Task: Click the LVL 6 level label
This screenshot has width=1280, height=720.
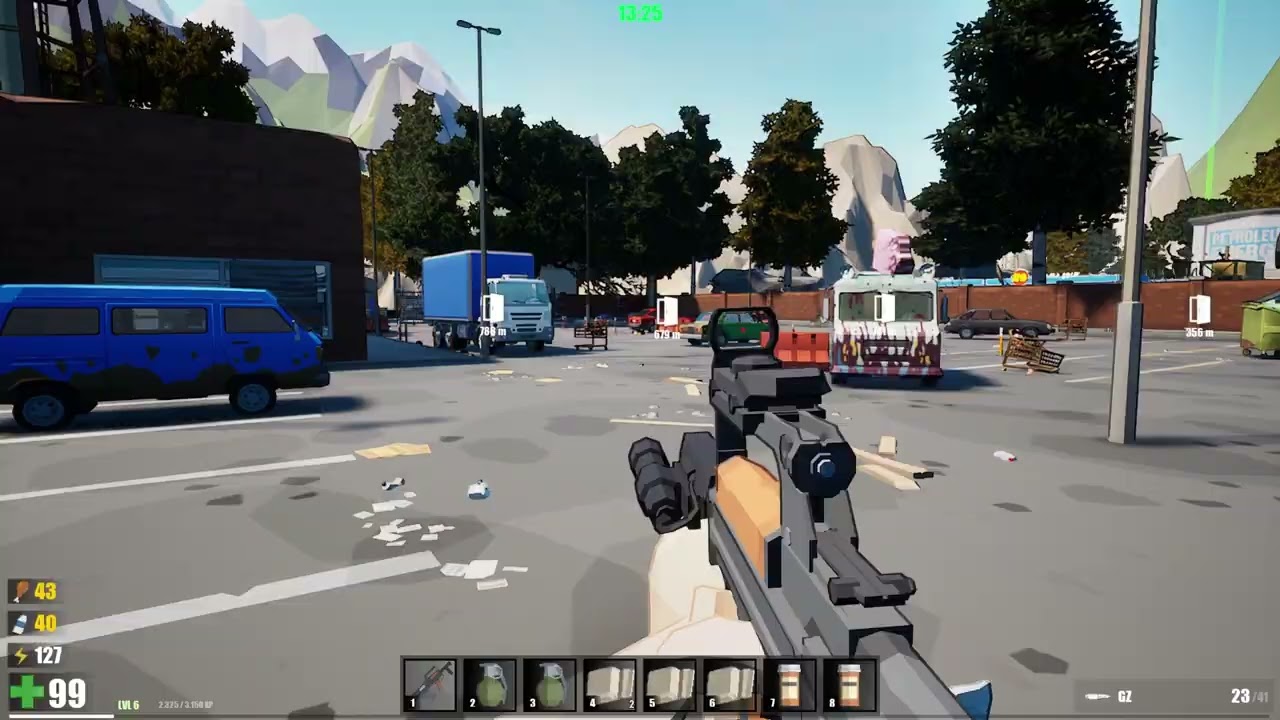Action: pyautogui.click(x=128, y=704)
